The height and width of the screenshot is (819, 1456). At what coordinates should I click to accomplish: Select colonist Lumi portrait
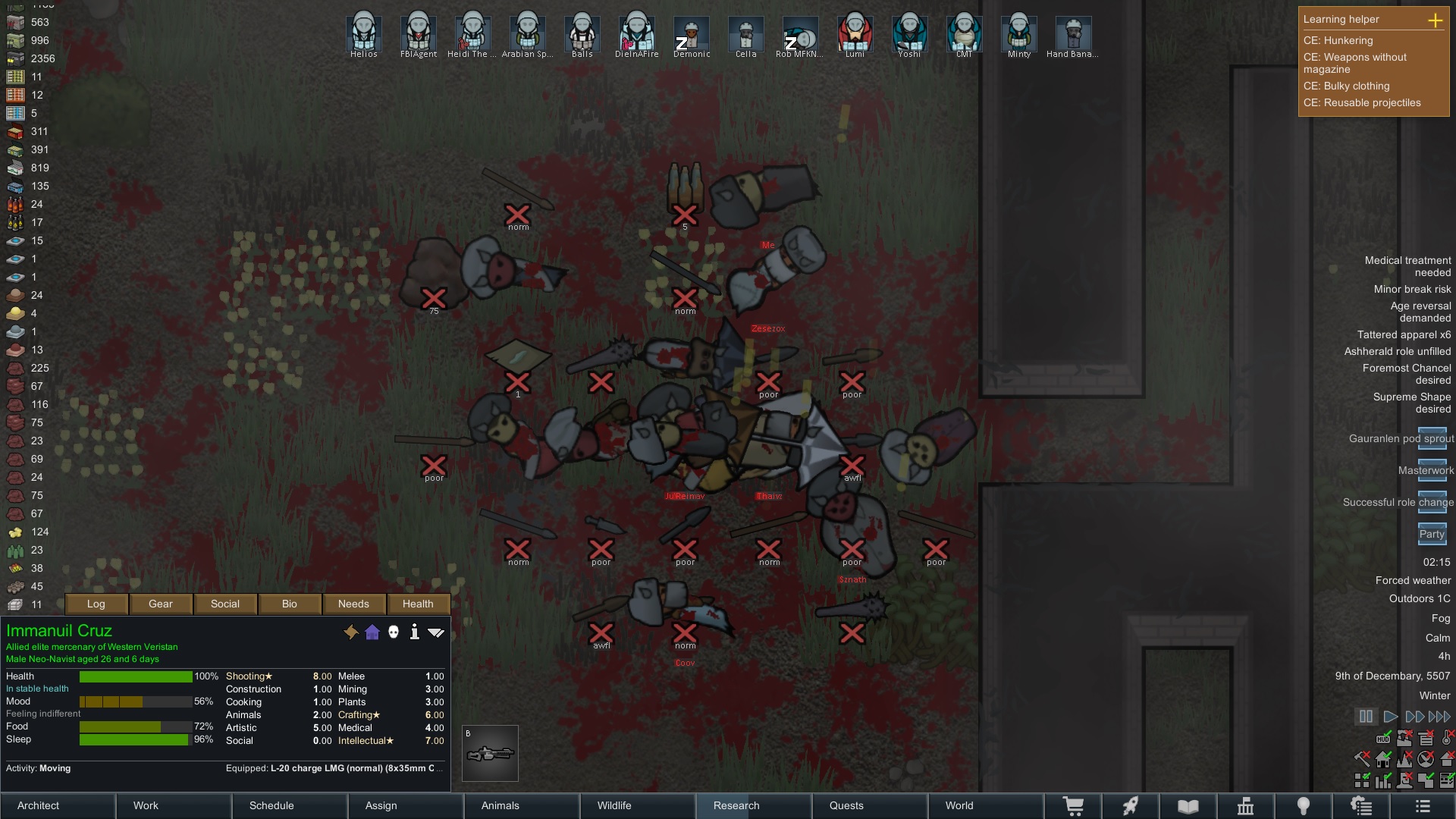855,32
